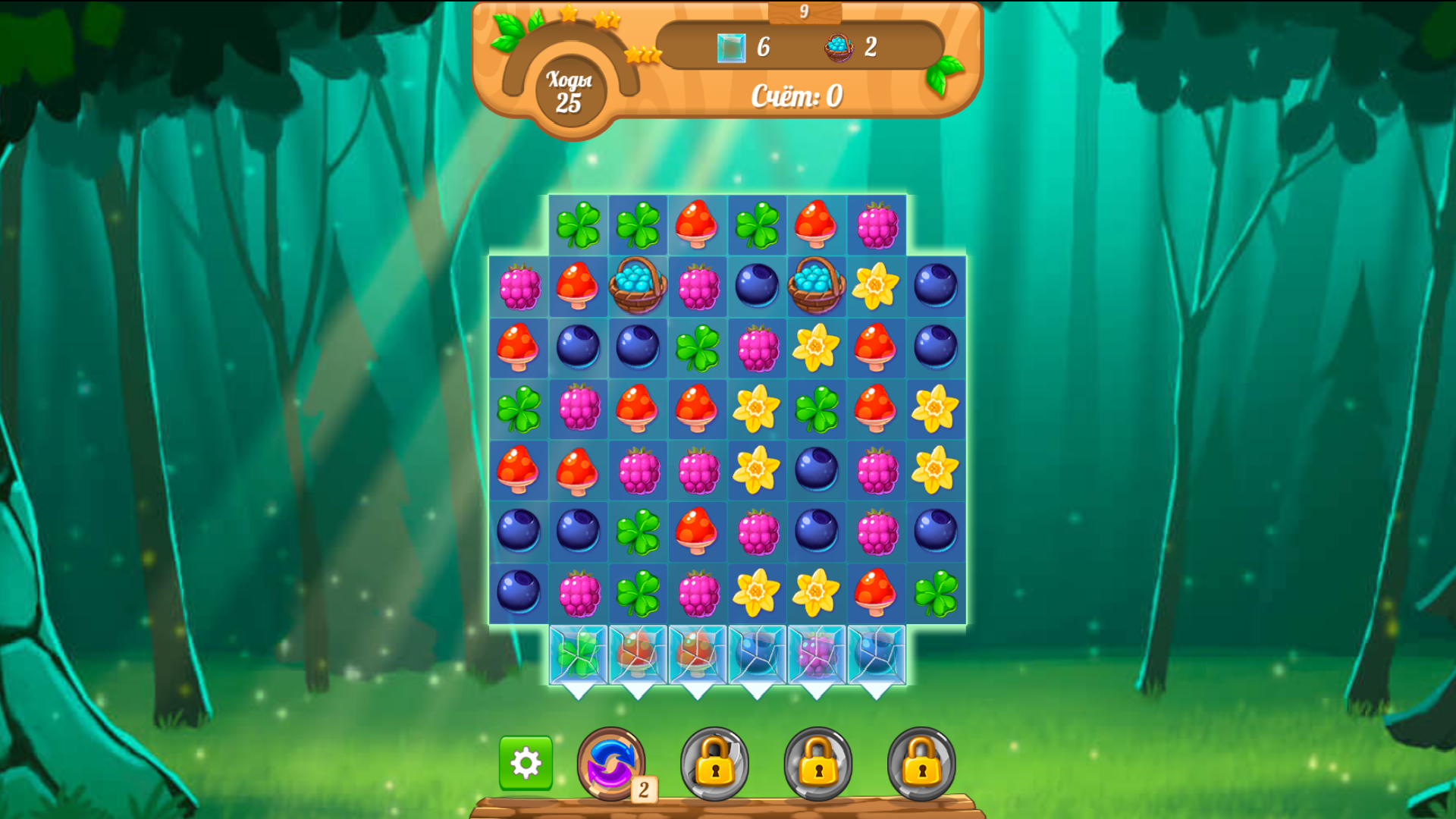Screen dimensions: 1456x819
Task: Click the Ходы 25 moves counter
Action: (567, 93)
